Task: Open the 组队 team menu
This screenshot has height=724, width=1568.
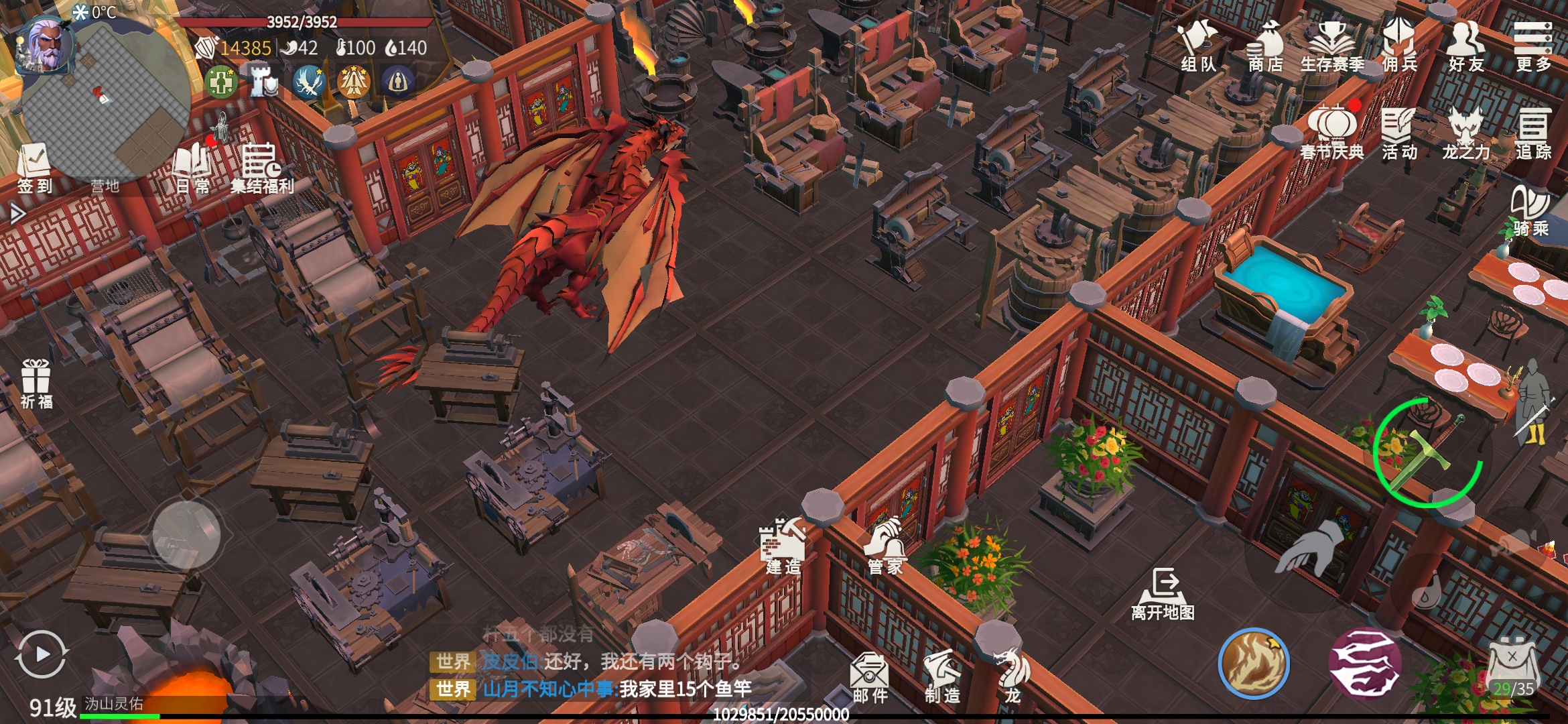Action: tap(1198, 46)
